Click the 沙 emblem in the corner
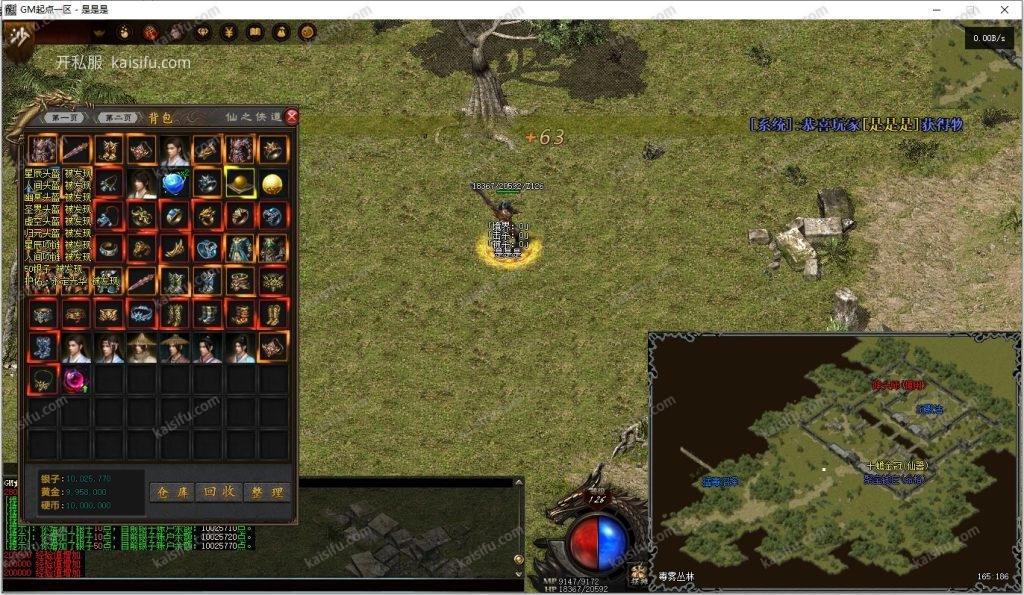The image size is (1024, 595). 19,38
